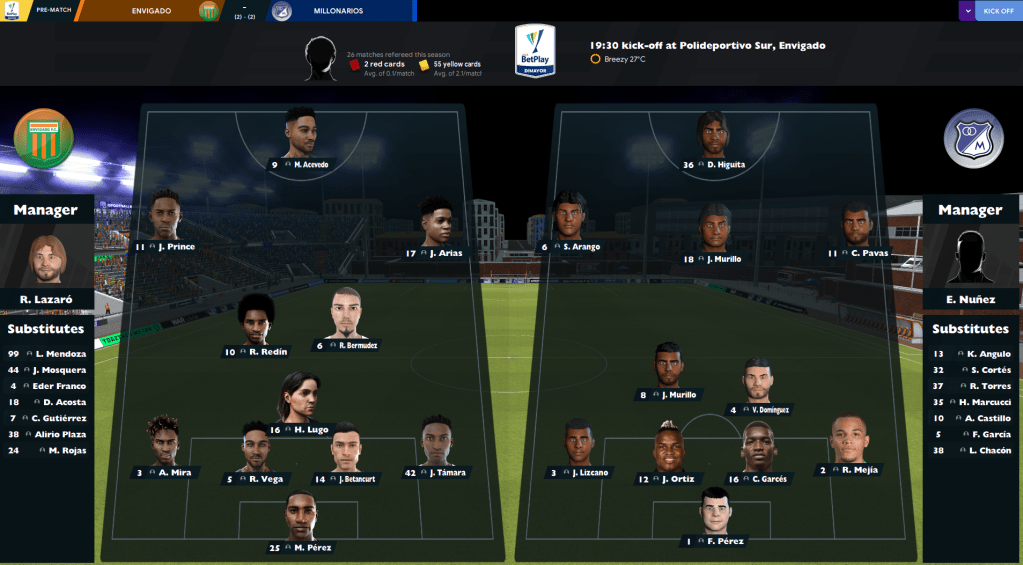1023x565 pixels.
Task: Select Envigado striker M. Acevedo
Action: pos(302,140)
